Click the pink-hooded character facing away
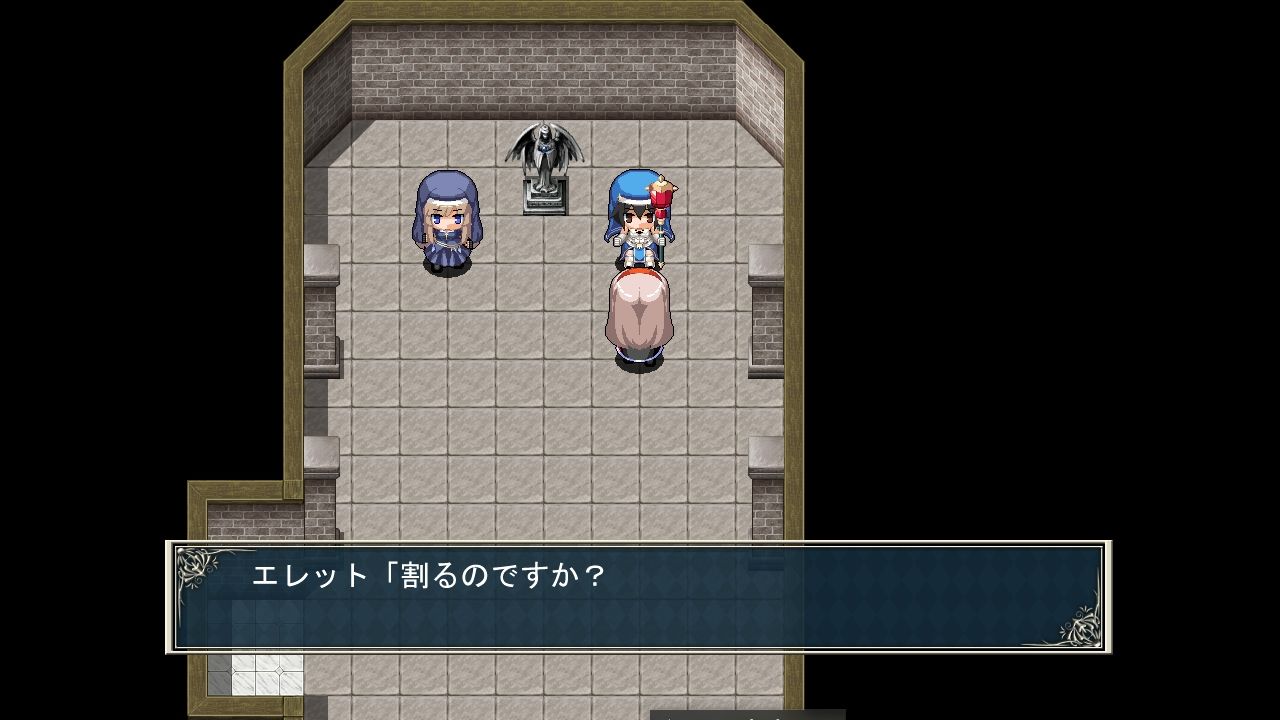The width and height of the screenshot is (1280, 720). click(x=640, y=305)
